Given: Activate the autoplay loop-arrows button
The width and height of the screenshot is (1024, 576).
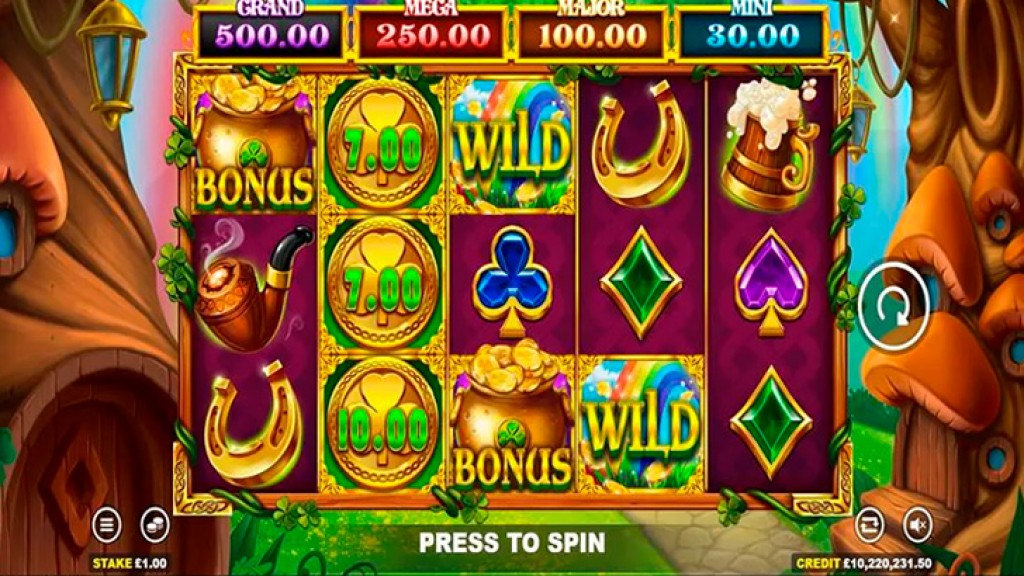Looking at the screenshot, I should click(x=870, y=523).
